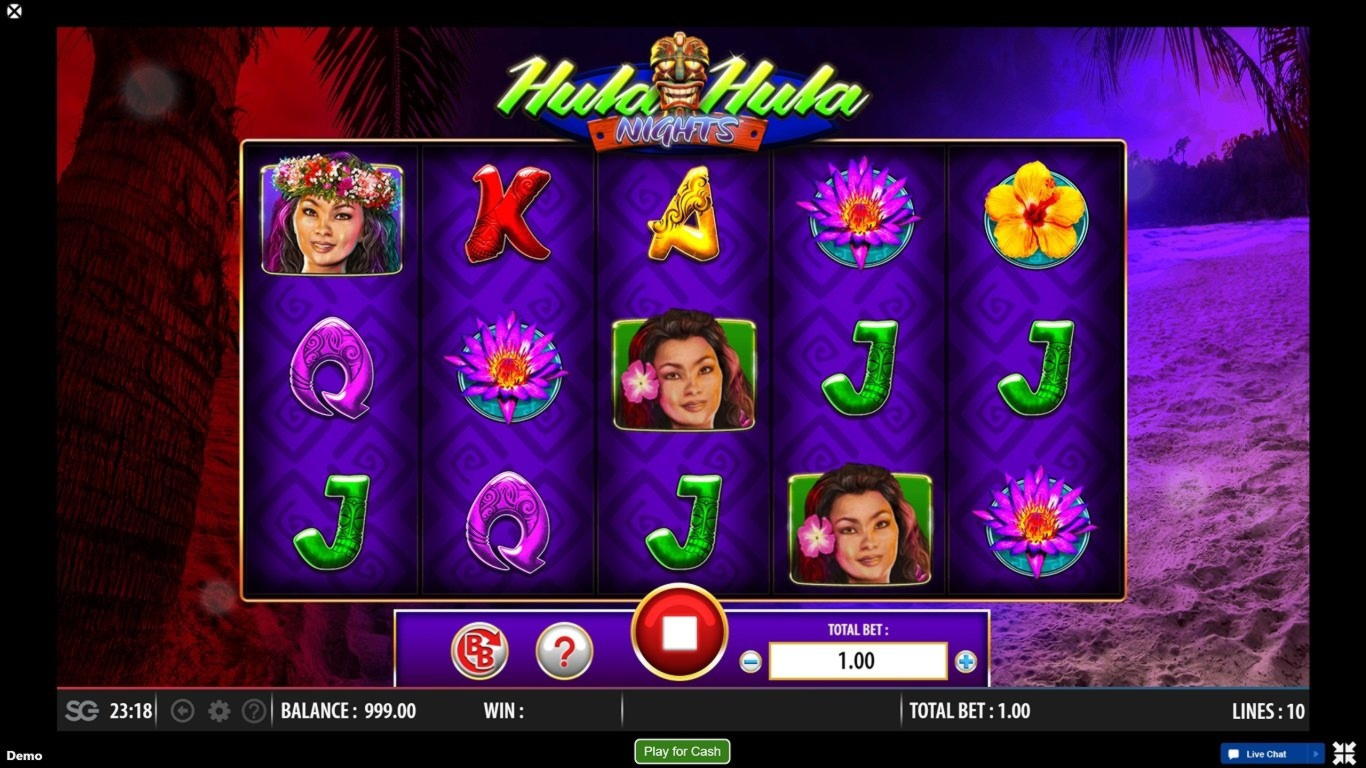Open the small help icon beside gear
The width and height of the screenshot is (1366, 768).
pyautogui.click(x=254, y=711)
